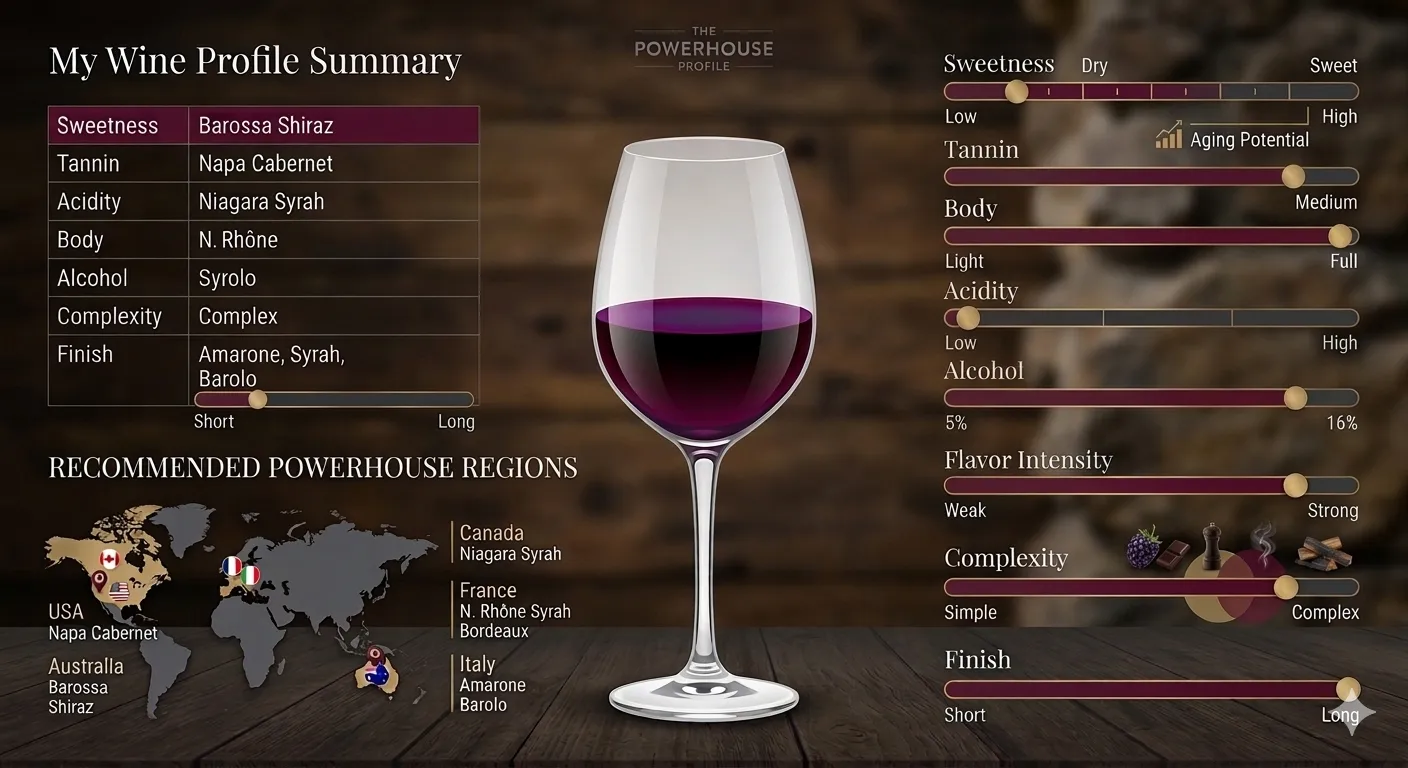Adjust the Sweetness slider knob

coord(1015,92)
